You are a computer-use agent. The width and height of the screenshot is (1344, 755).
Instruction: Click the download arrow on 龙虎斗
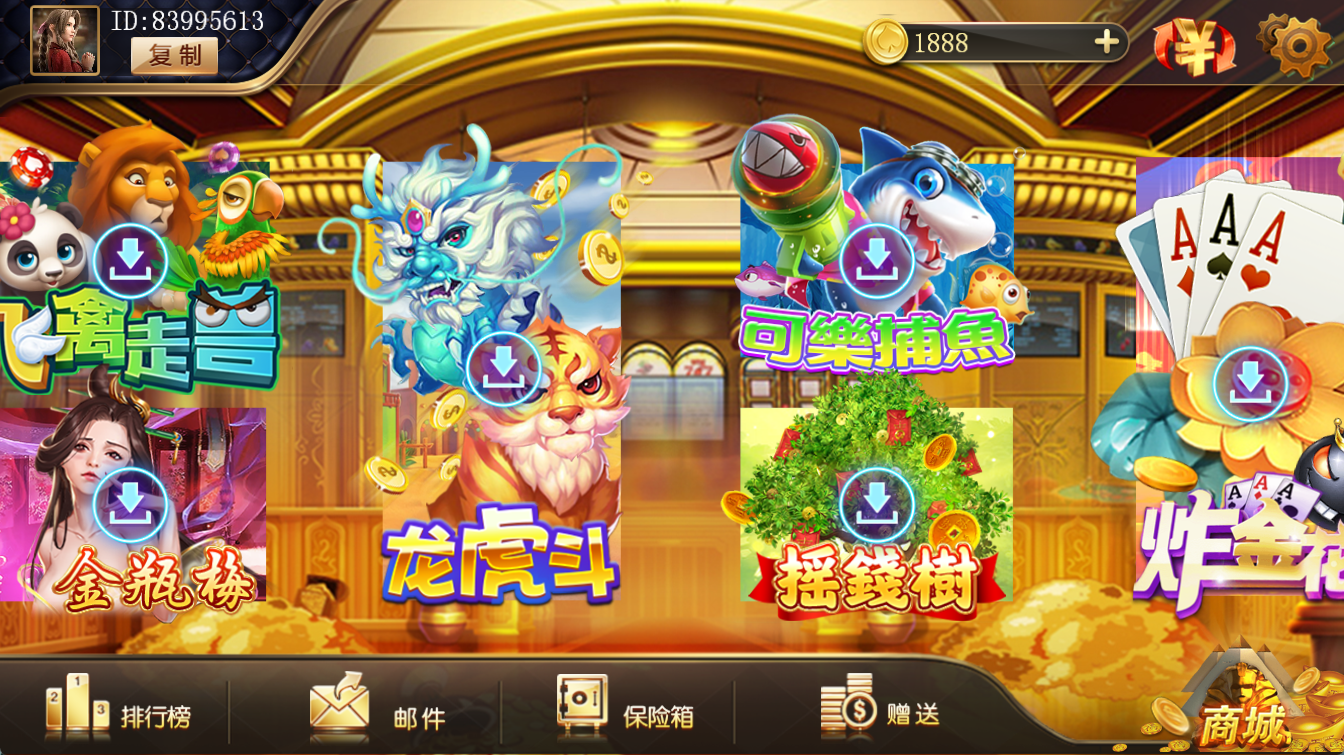[501, 366]
